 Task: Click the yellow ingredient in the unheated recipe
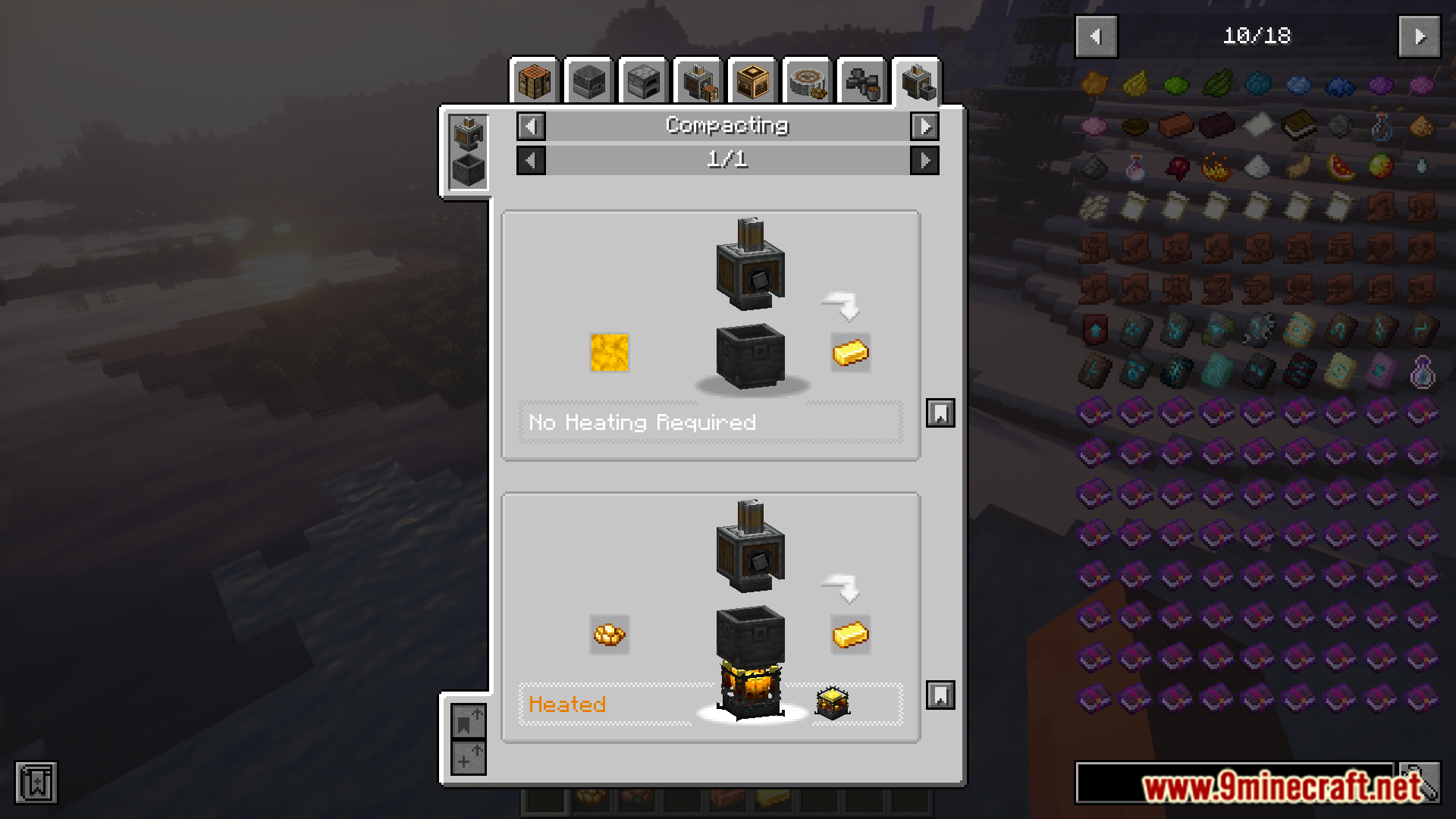[x=609, y=353]
